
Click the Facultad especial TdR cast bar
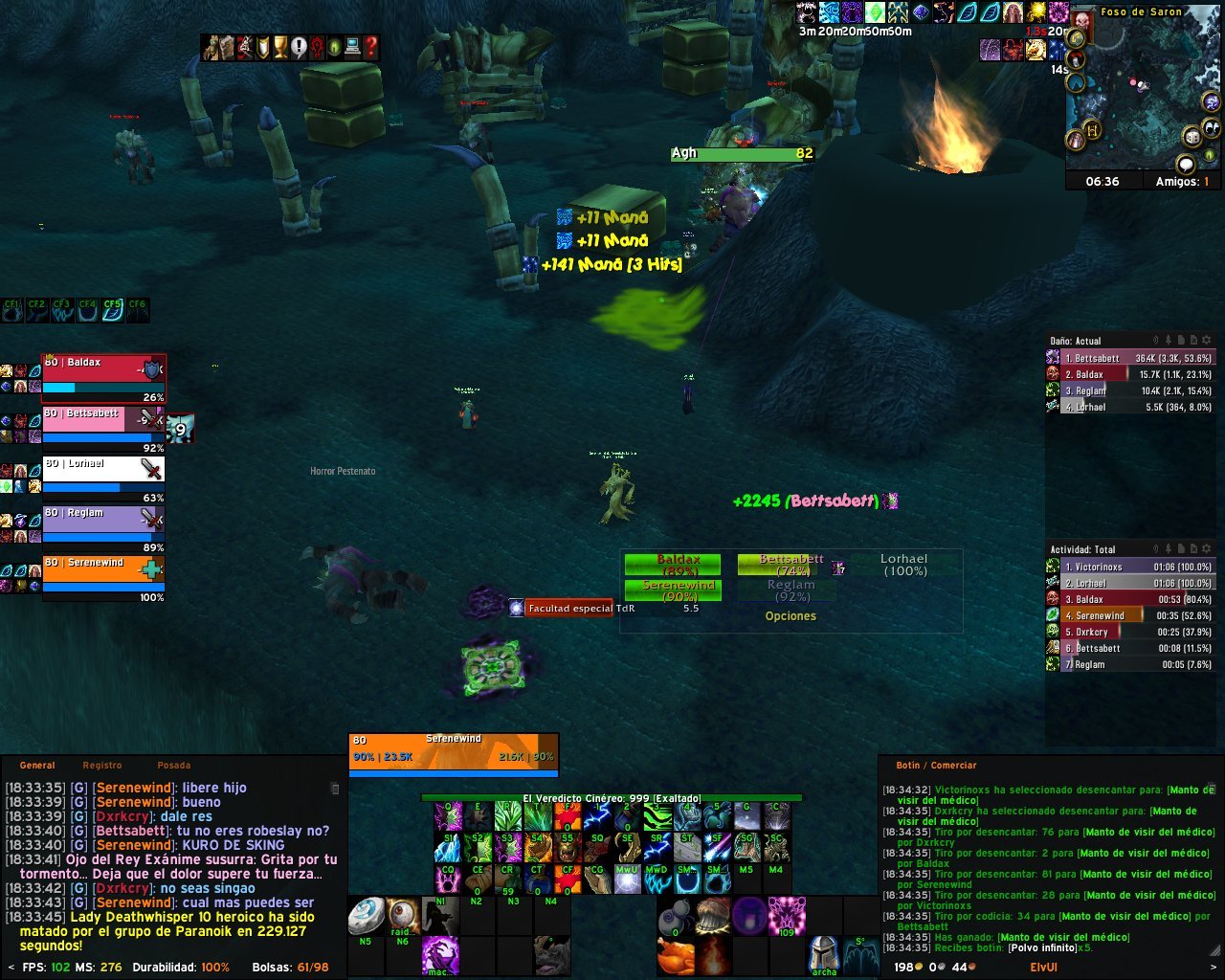click(x=570, y=609)
